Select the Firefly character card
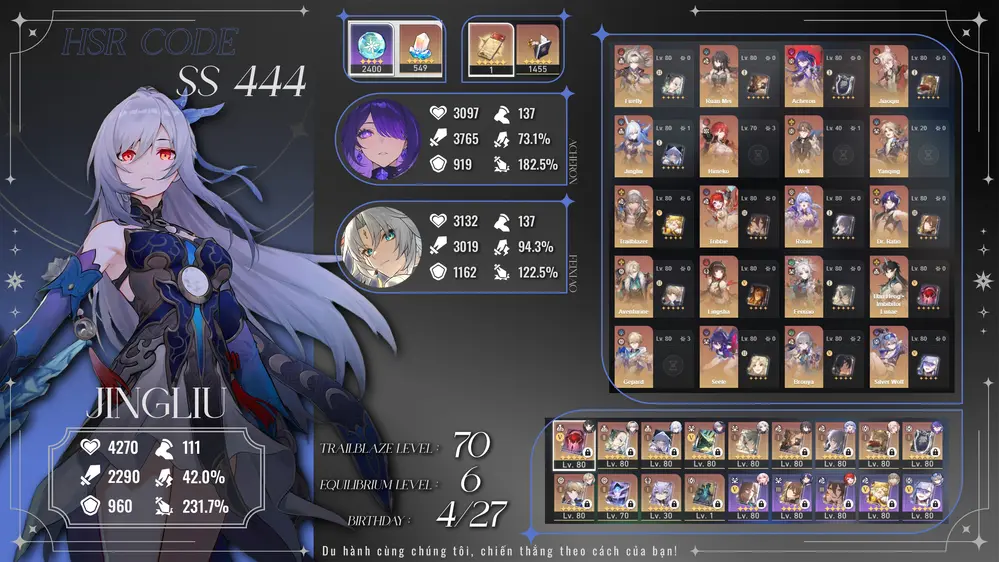The width and height of the screenshot is (999, 562). coord(634,75)
